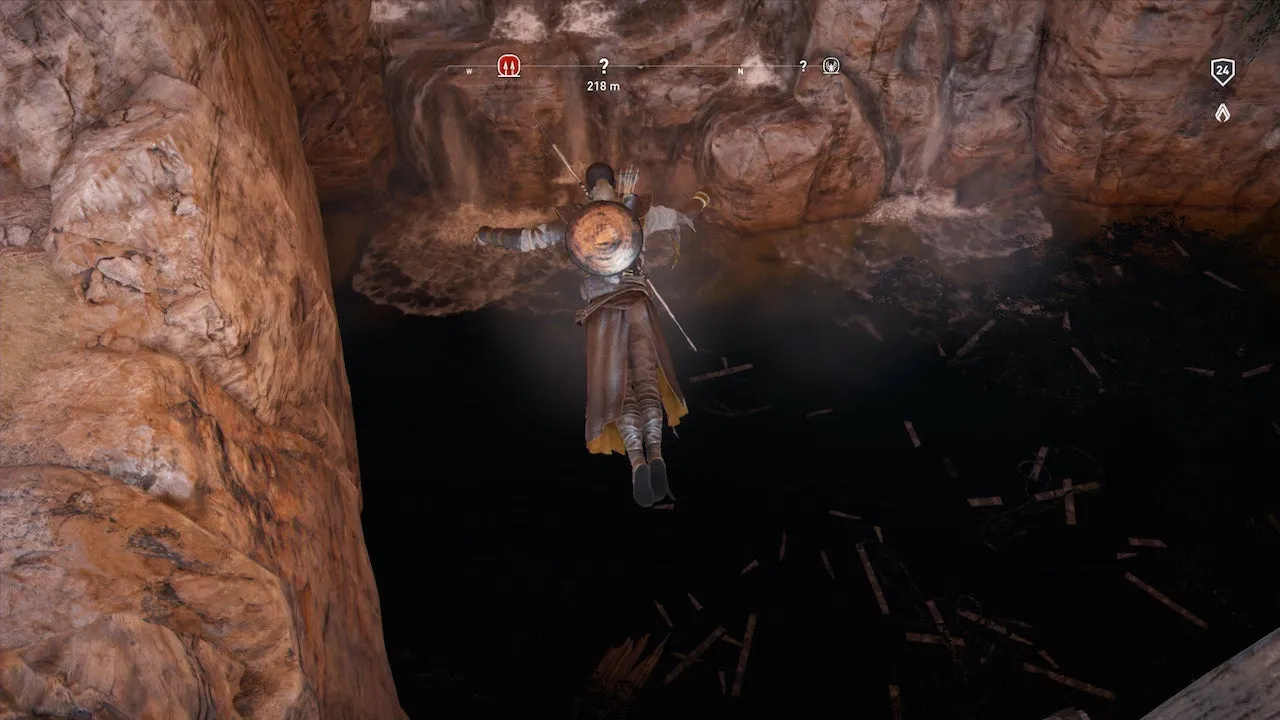Select the question mark beside the eagle icon
Viewport: 1280px width, 720px height.
802,67
